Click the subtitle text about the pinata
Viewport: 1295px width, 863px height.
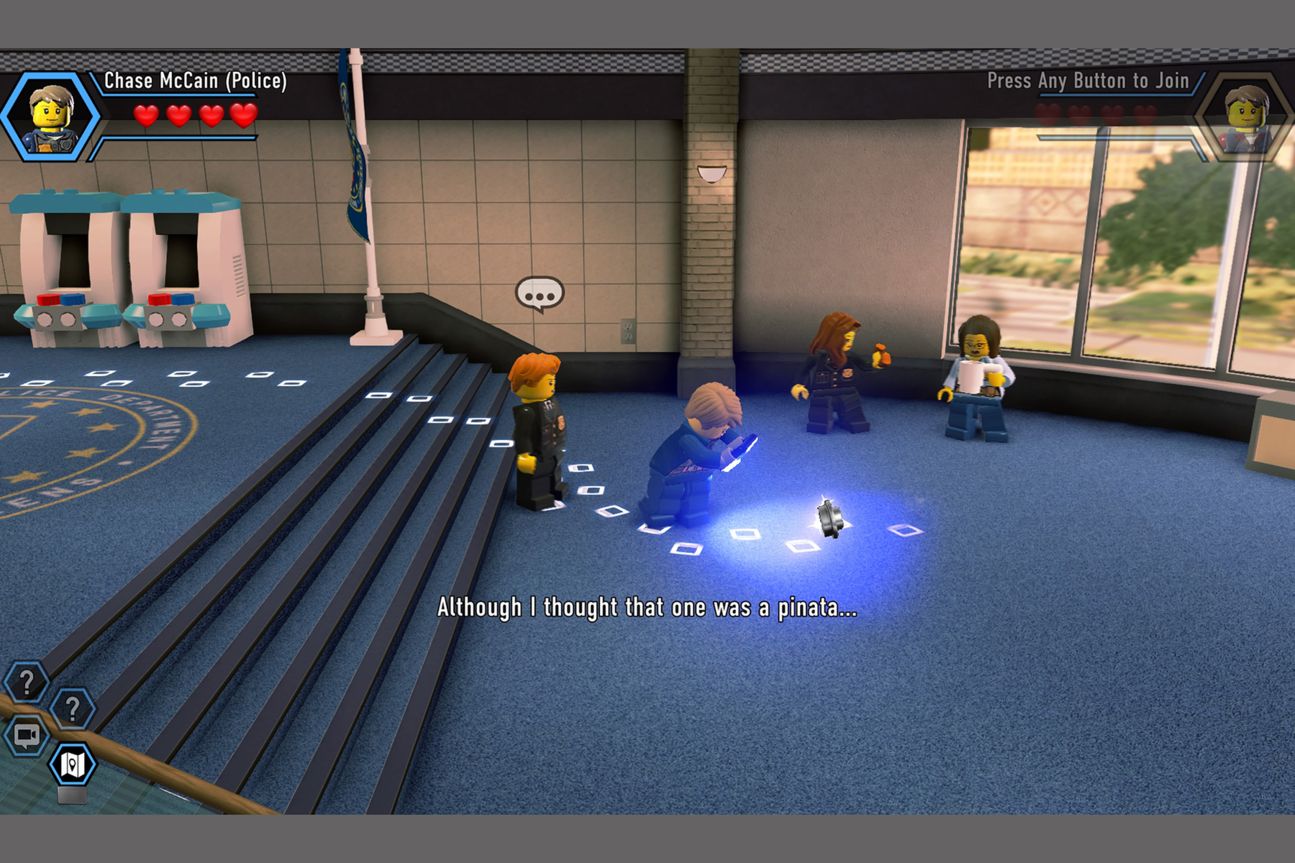pos(647,607)
